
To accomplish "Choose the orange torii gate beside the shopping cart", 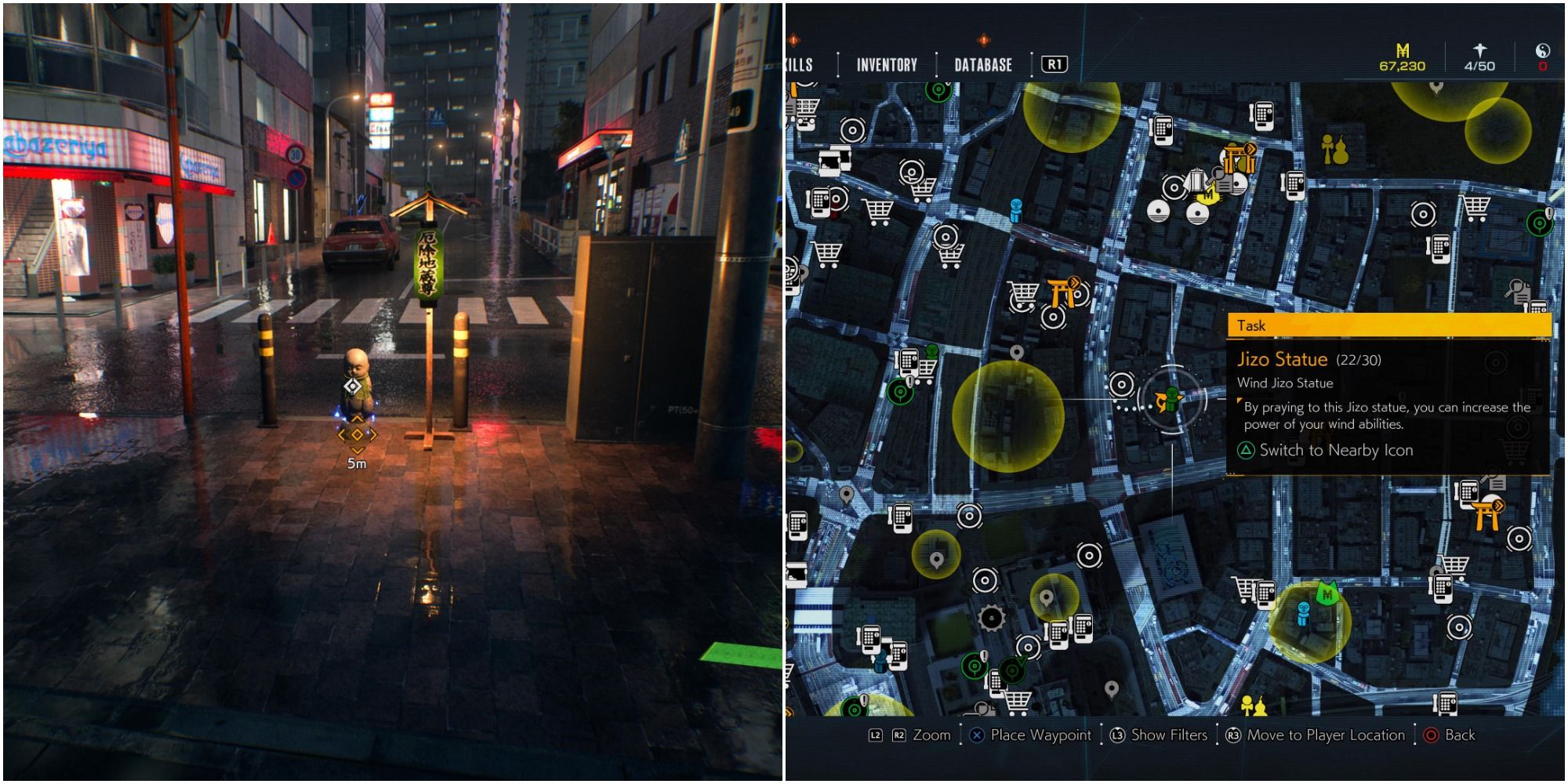I will pyautogui.click(x=1063, y=292).
